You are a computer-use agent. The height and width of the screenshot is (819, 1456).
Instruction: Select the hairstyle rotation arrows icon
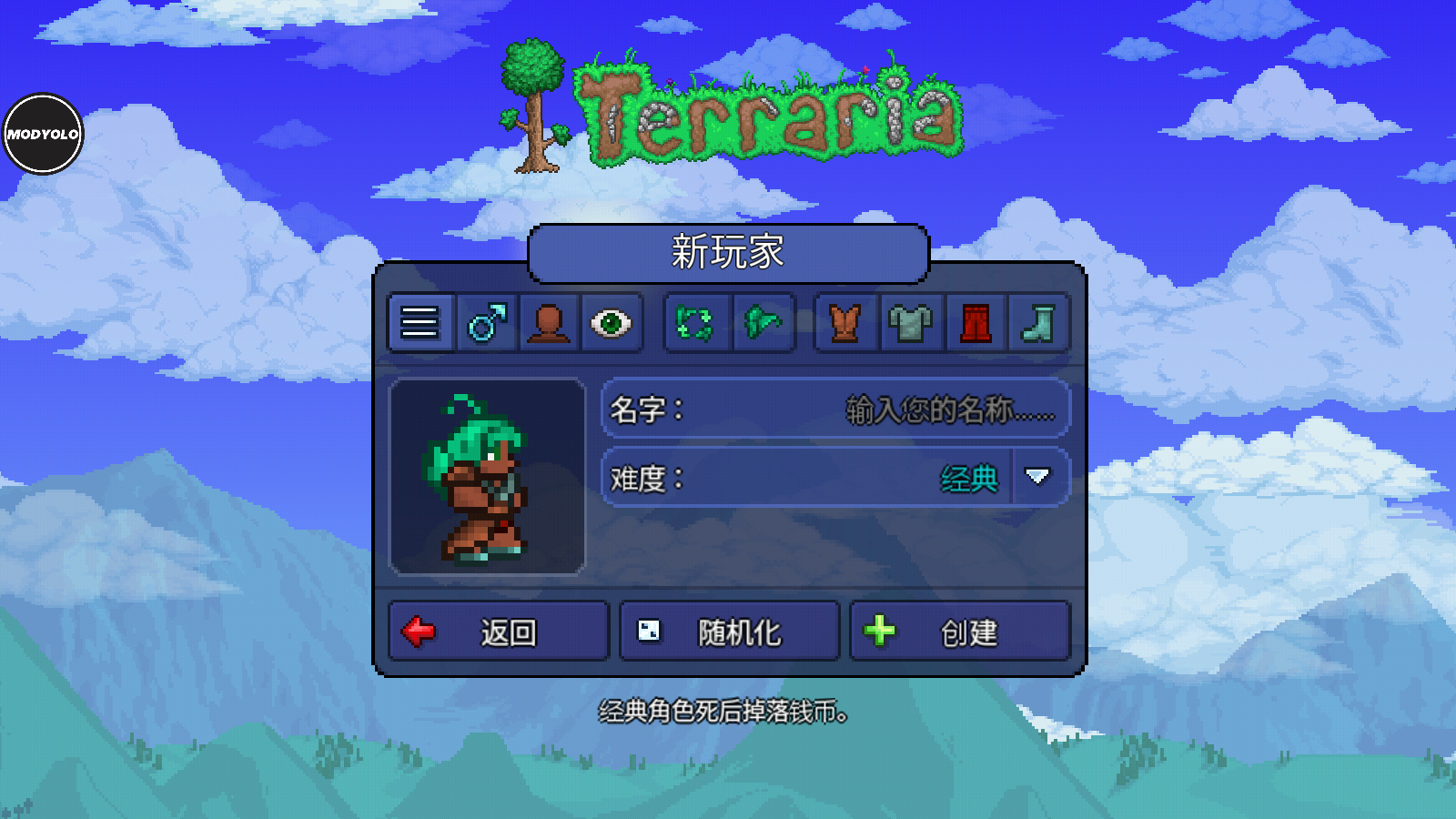(696, 323)
